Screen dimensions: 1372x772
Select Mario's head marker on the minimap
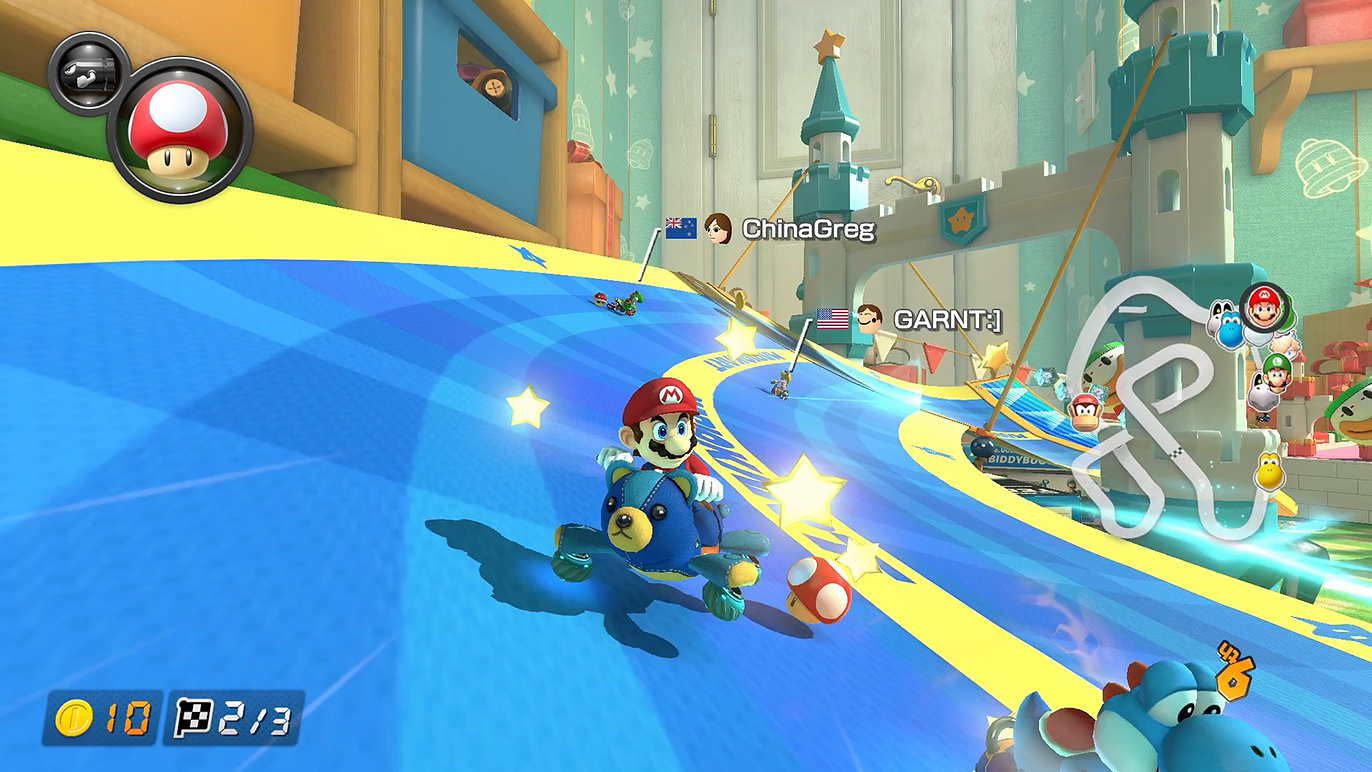[1264, 305]
